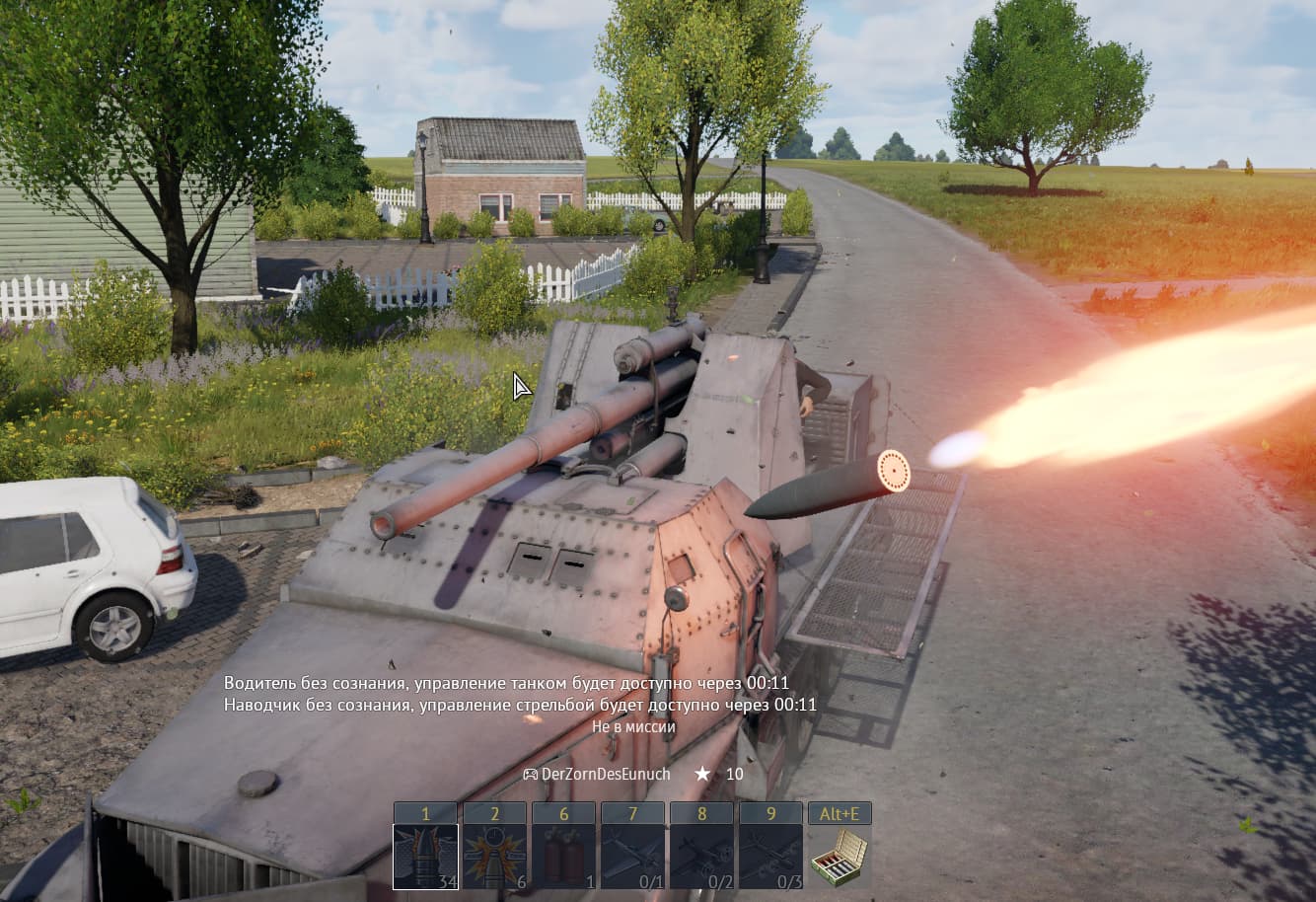The height and width of the screenshot is (902, 1316).
Task: Select the armor-piercing shell slot
Action: [425, 857]
